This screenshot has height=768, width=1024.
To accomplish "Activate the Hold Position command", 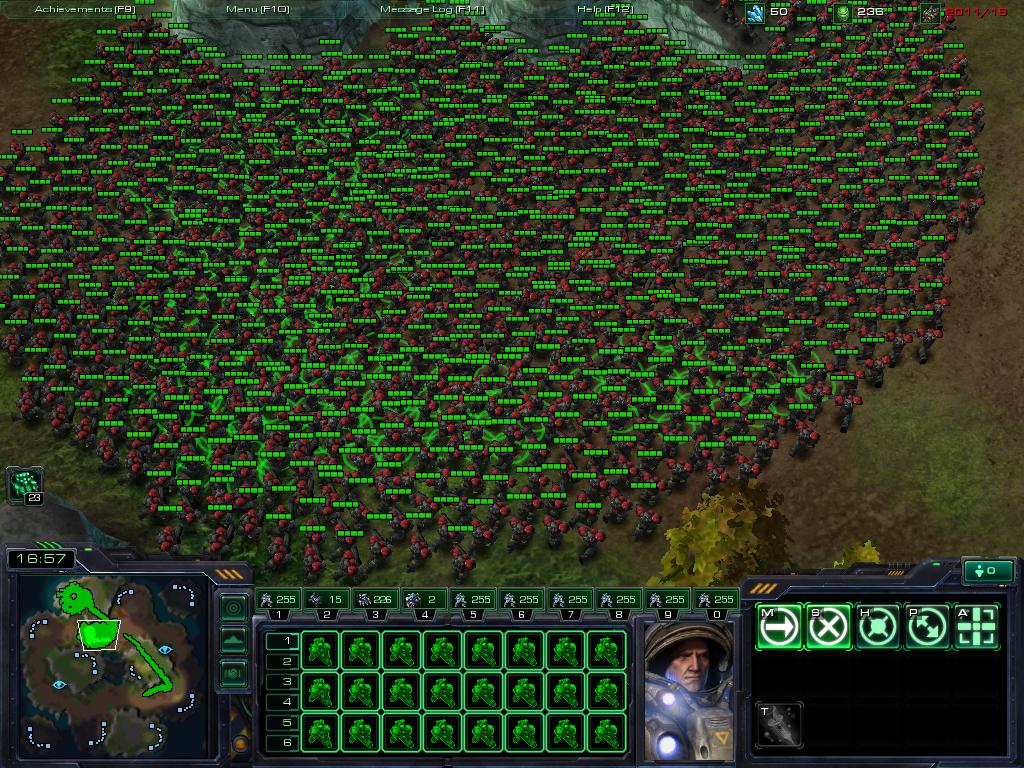I will [x=877, y=627].
